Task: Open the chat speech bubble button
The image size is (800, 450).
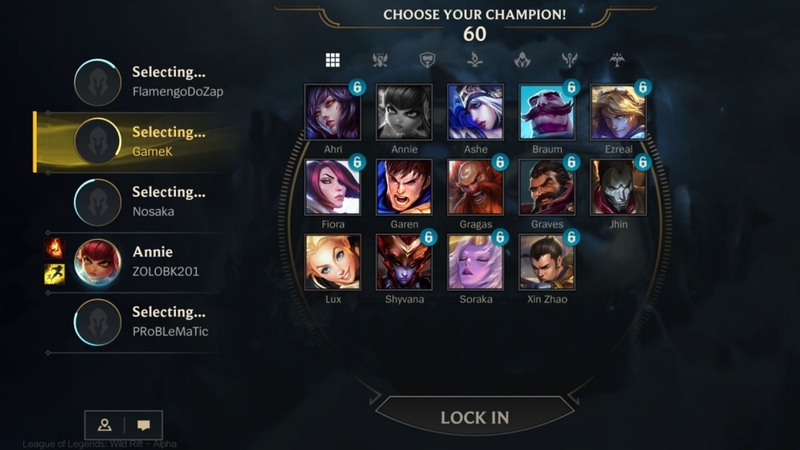Action: (143, 425)
